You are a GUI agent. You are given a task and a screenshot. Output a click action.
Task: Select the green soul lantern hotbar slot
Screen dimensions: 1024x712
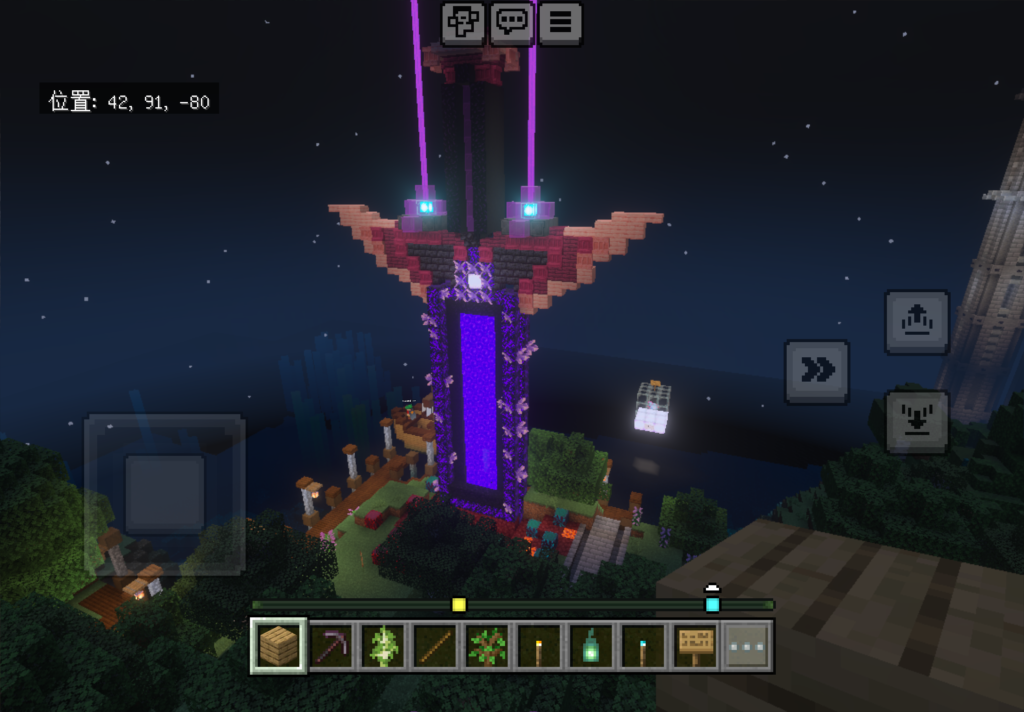point(591,646)
